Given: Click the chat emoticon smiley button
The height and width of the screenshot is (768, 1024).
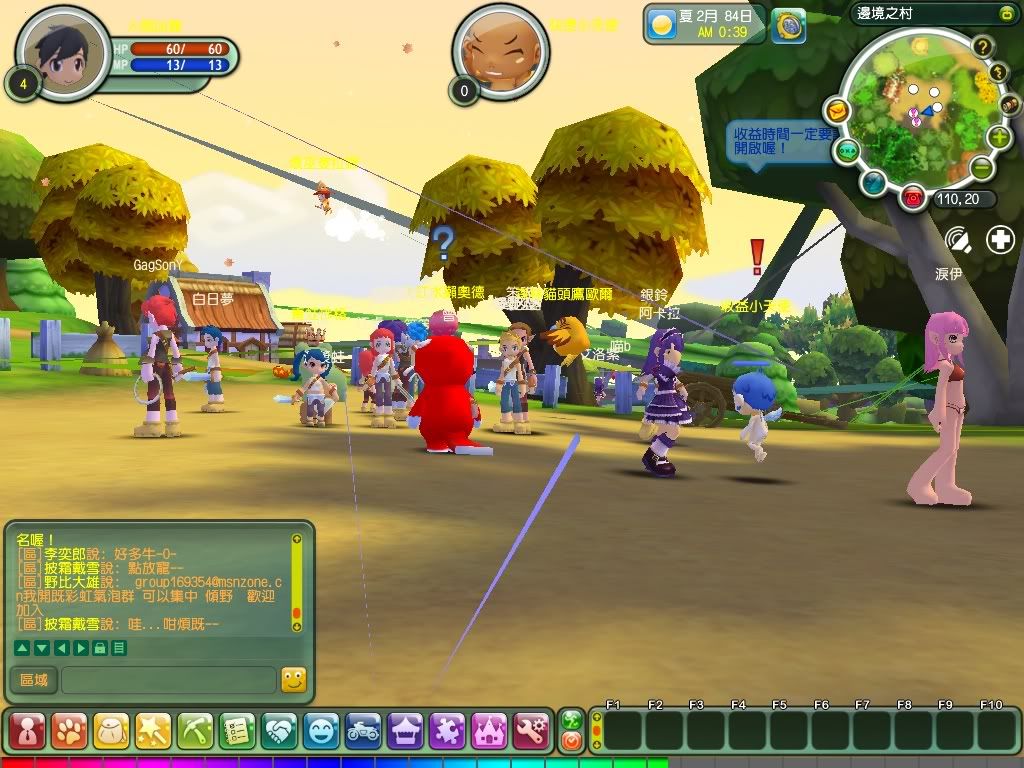Looking at the screenshot, I should click(x=293, y=680).
